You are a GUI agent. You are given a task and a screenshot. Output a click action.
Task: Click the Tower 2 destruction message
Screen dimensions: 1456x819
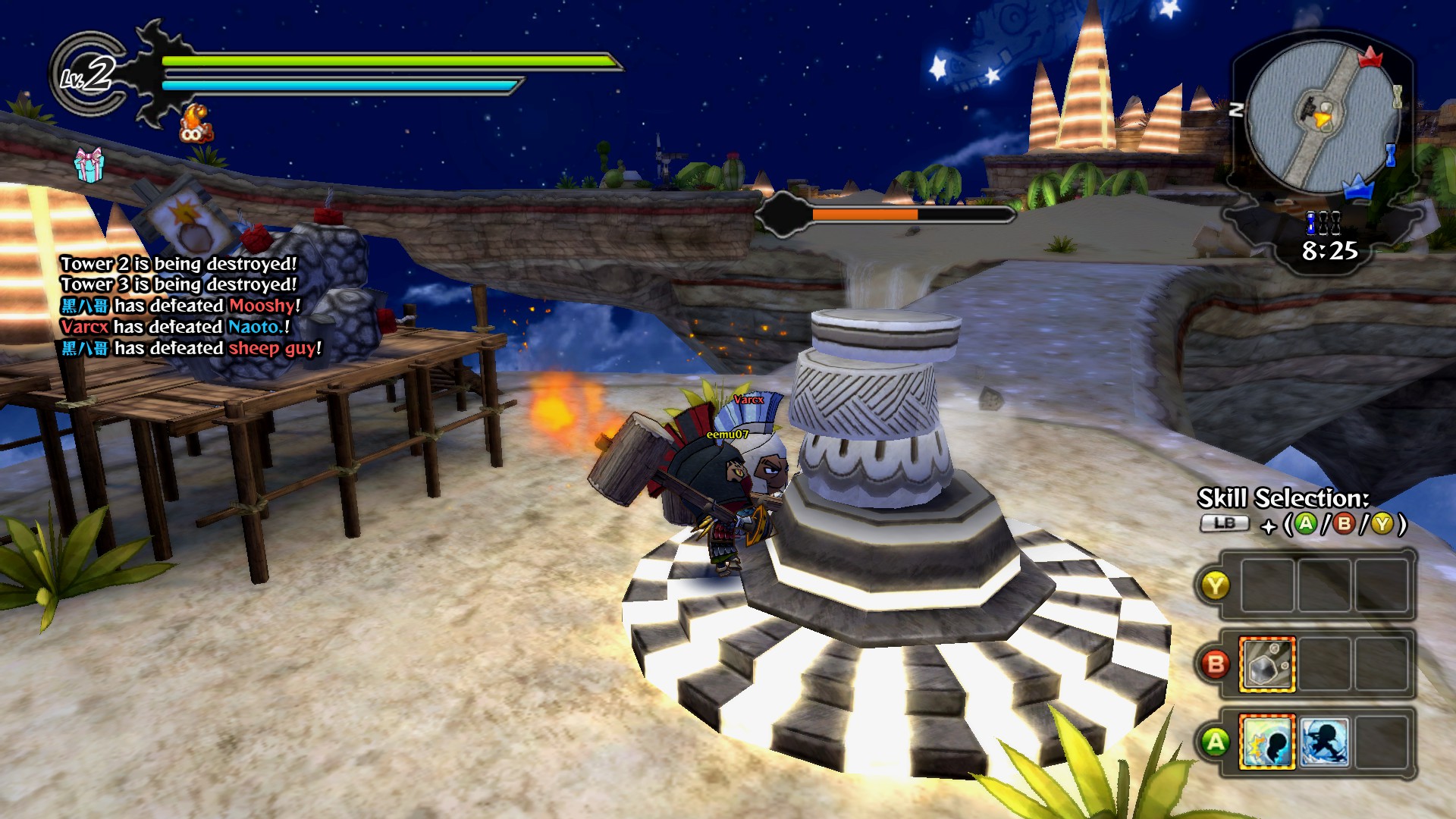point(177,263)
